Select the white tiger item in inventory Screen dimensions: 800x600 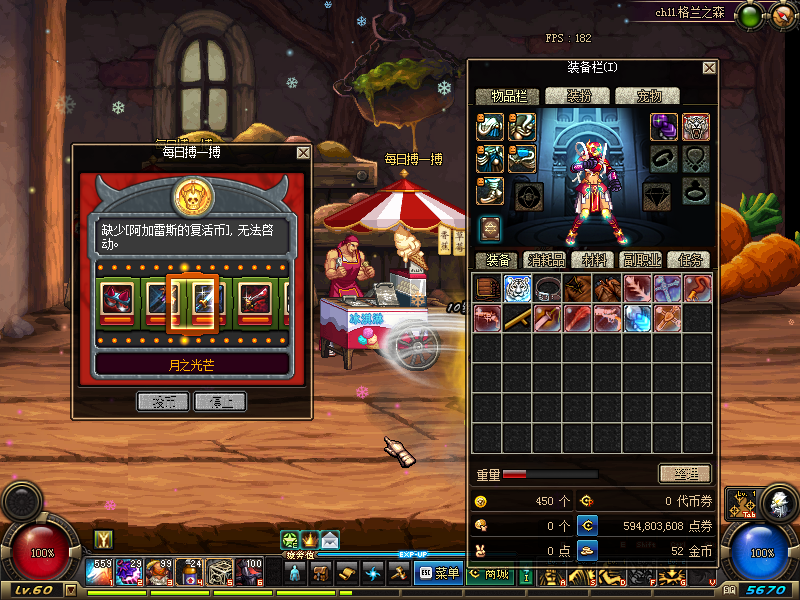click(x=517, y=289)
